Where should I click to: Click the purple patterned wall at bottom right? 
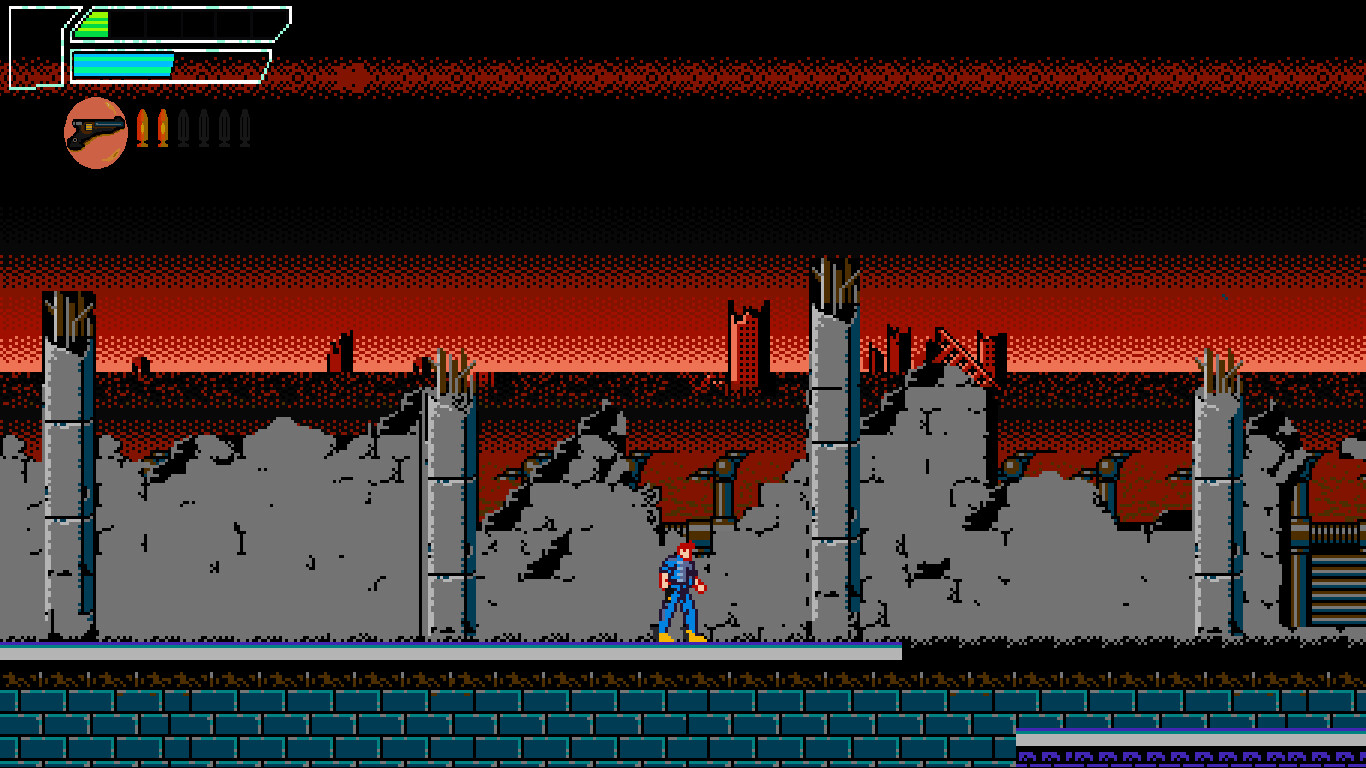[1190, 755]
